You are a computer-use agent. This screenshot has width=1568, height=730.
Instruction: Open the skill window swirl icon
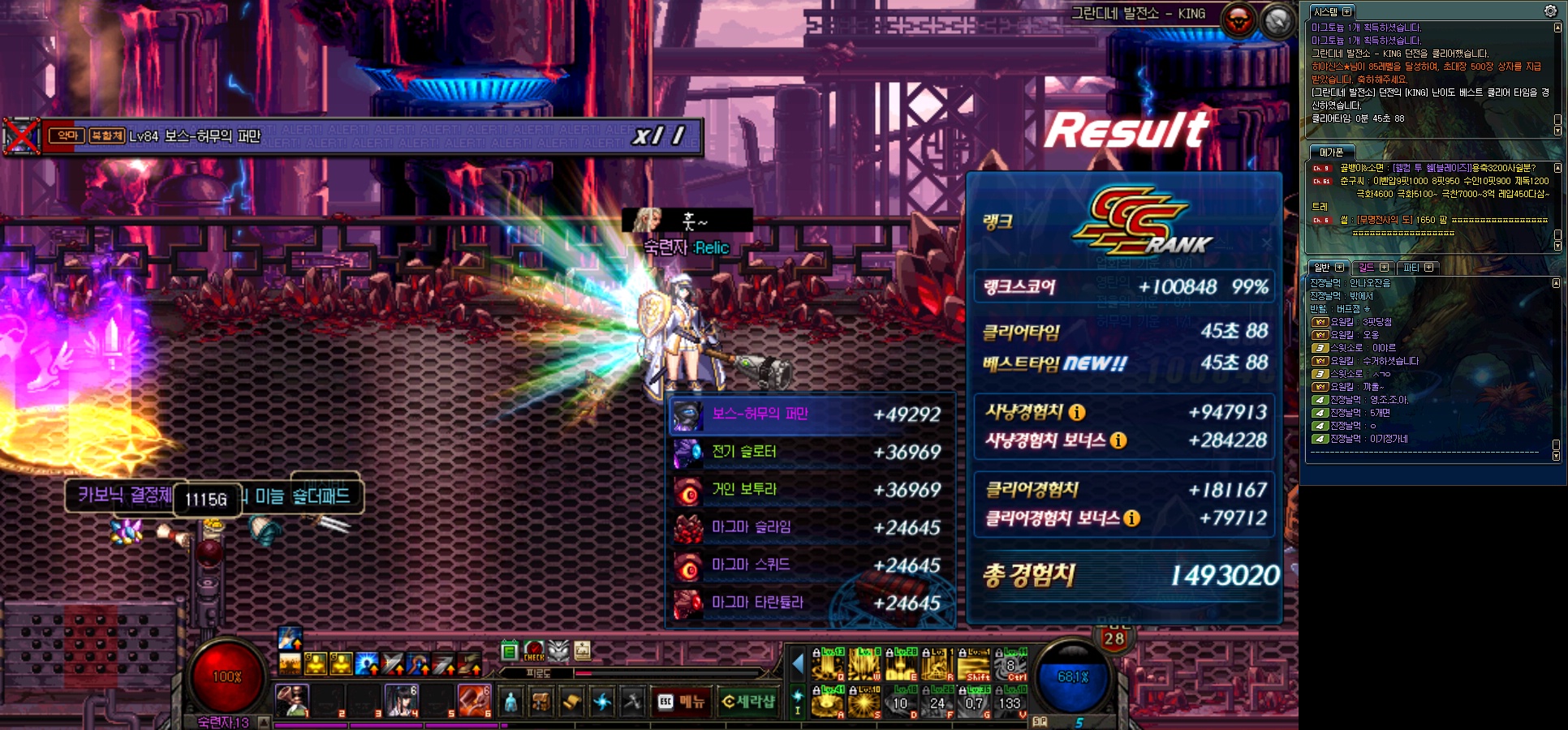tap(601, 702)
